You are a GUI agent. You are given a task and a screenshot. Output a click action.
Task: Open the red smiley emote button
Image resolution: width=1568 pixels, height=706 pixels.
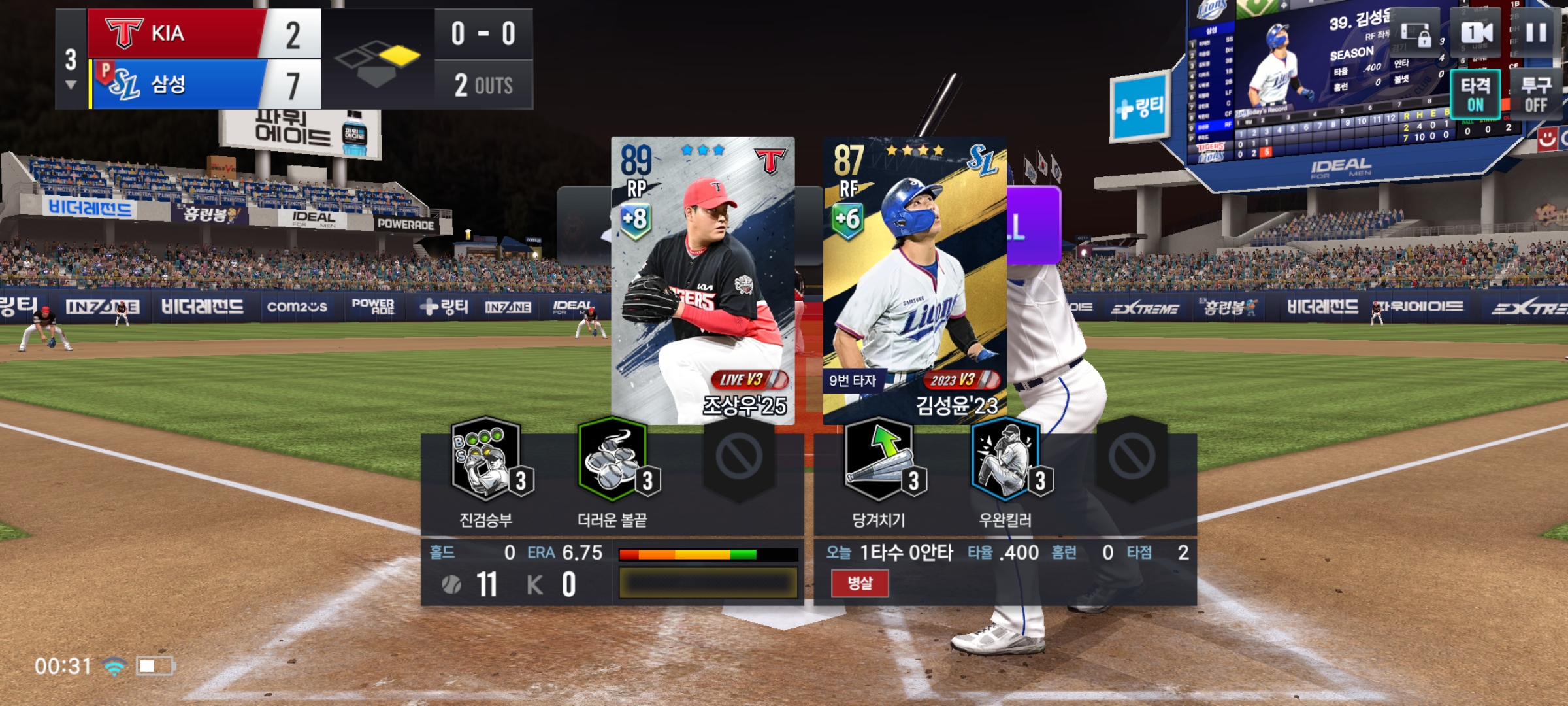point(1547,139)
